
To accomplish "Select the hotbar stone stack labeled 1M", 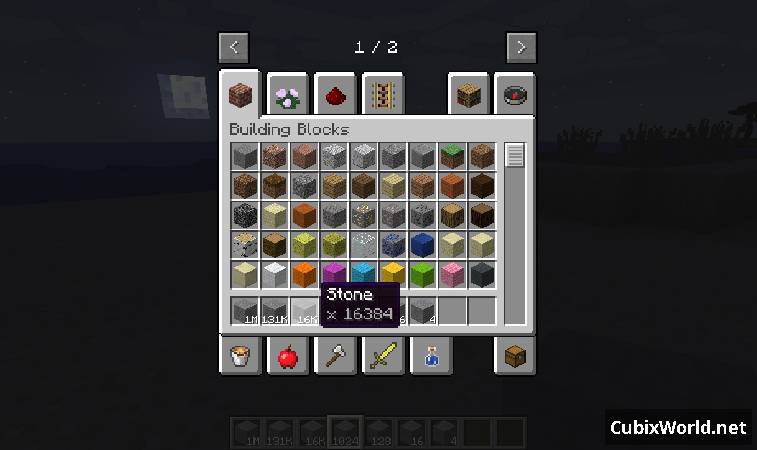I will coord(245,312).
